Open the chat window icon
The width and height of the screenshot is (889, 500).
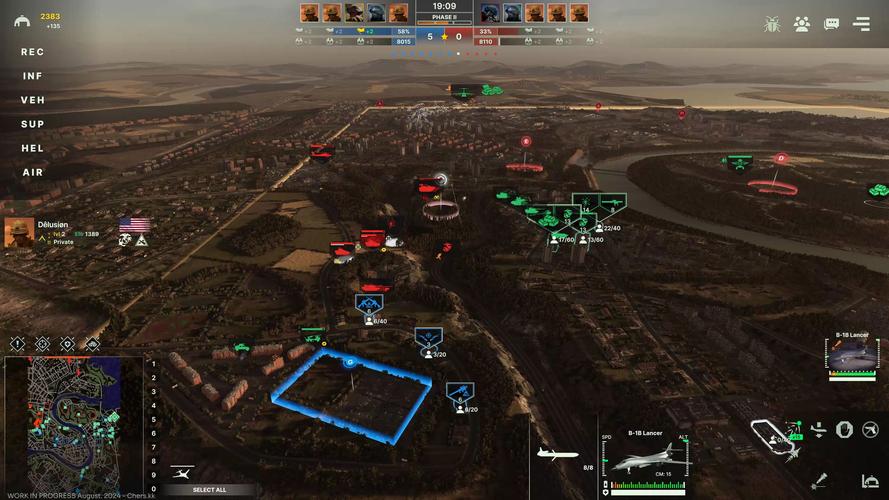(831, 24)
